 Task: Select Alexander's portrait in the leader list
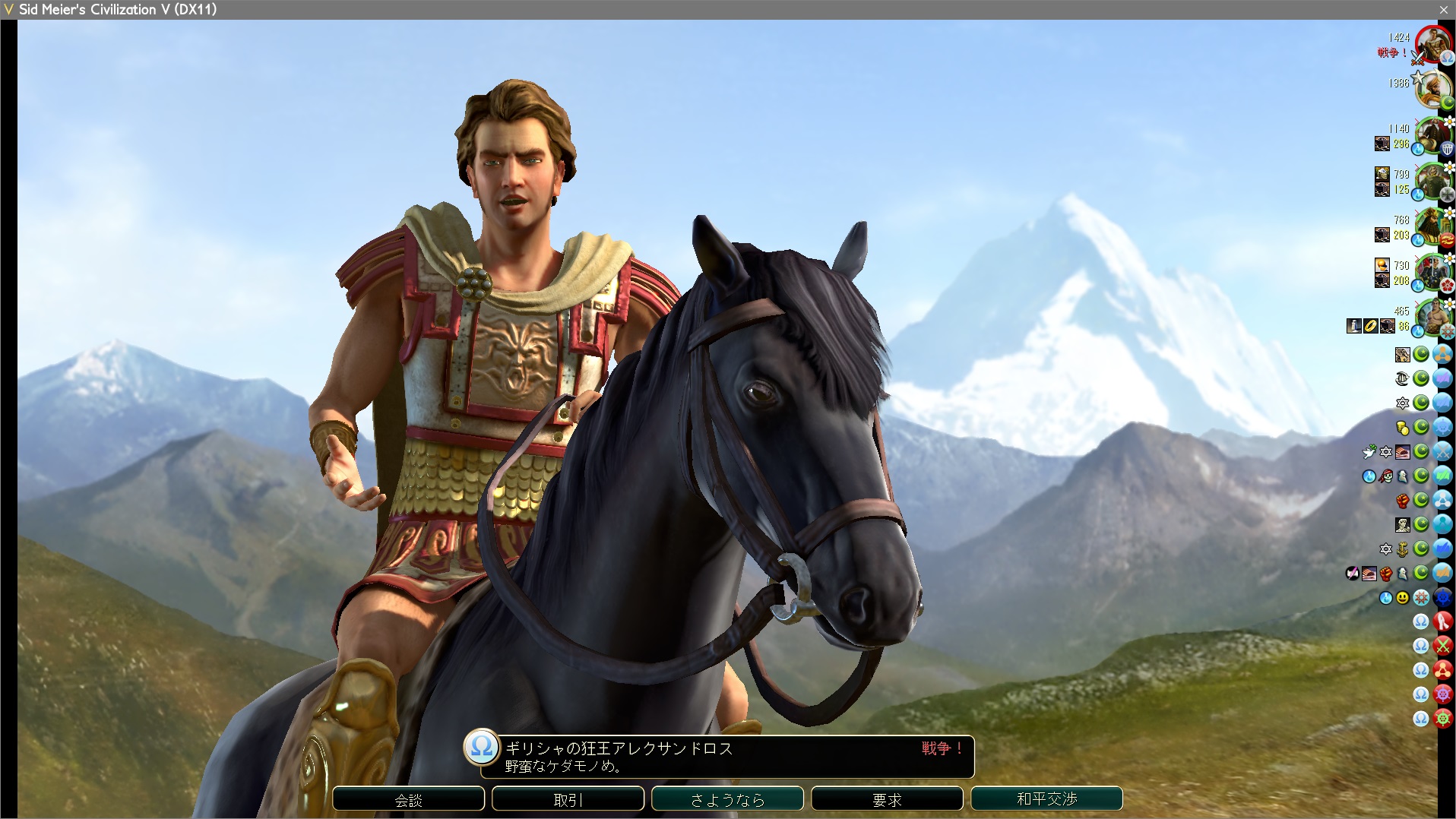tap(1433, 44)
